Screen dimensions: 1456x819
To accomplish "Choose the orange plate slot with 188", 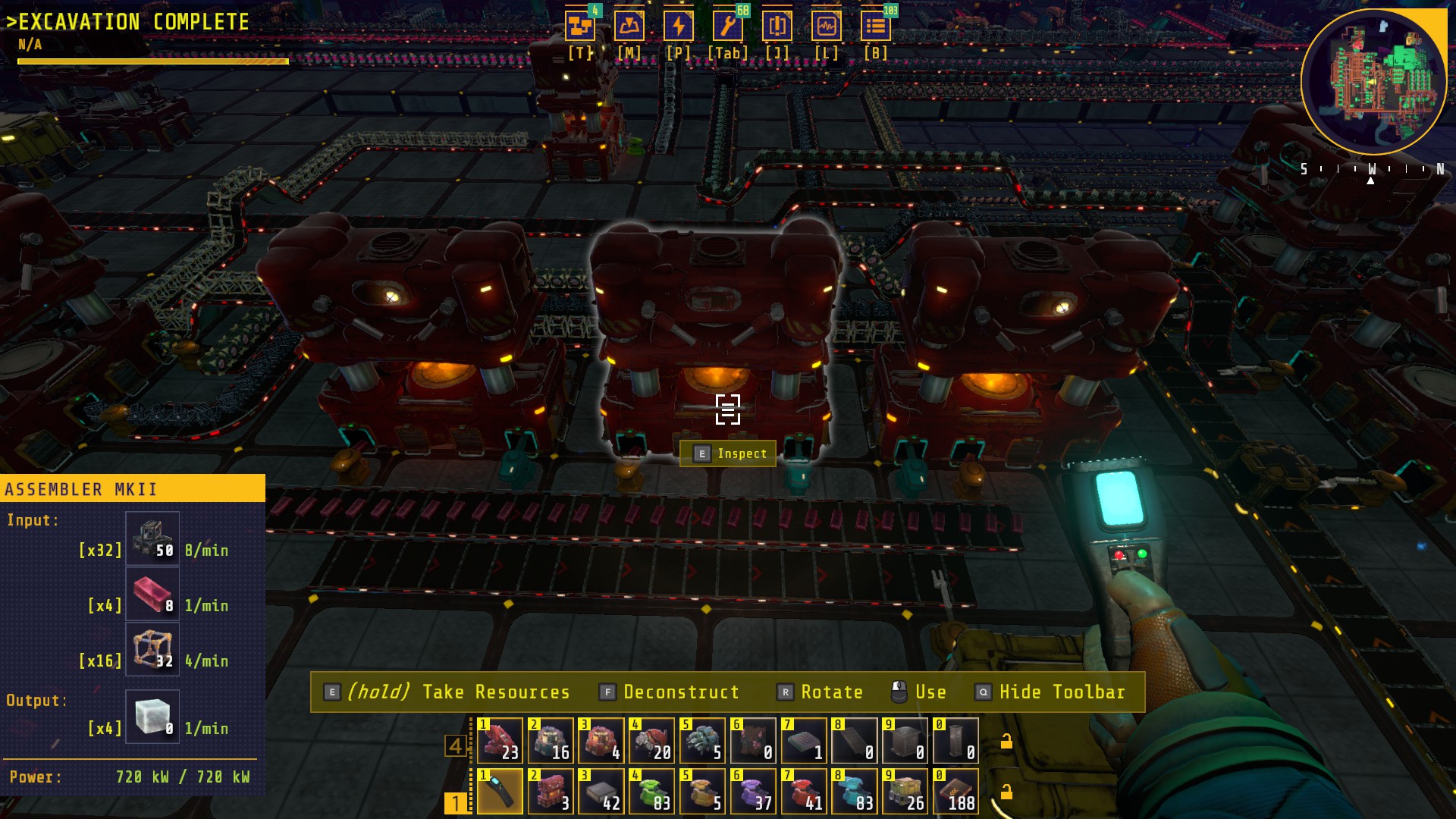I will 955,791.
